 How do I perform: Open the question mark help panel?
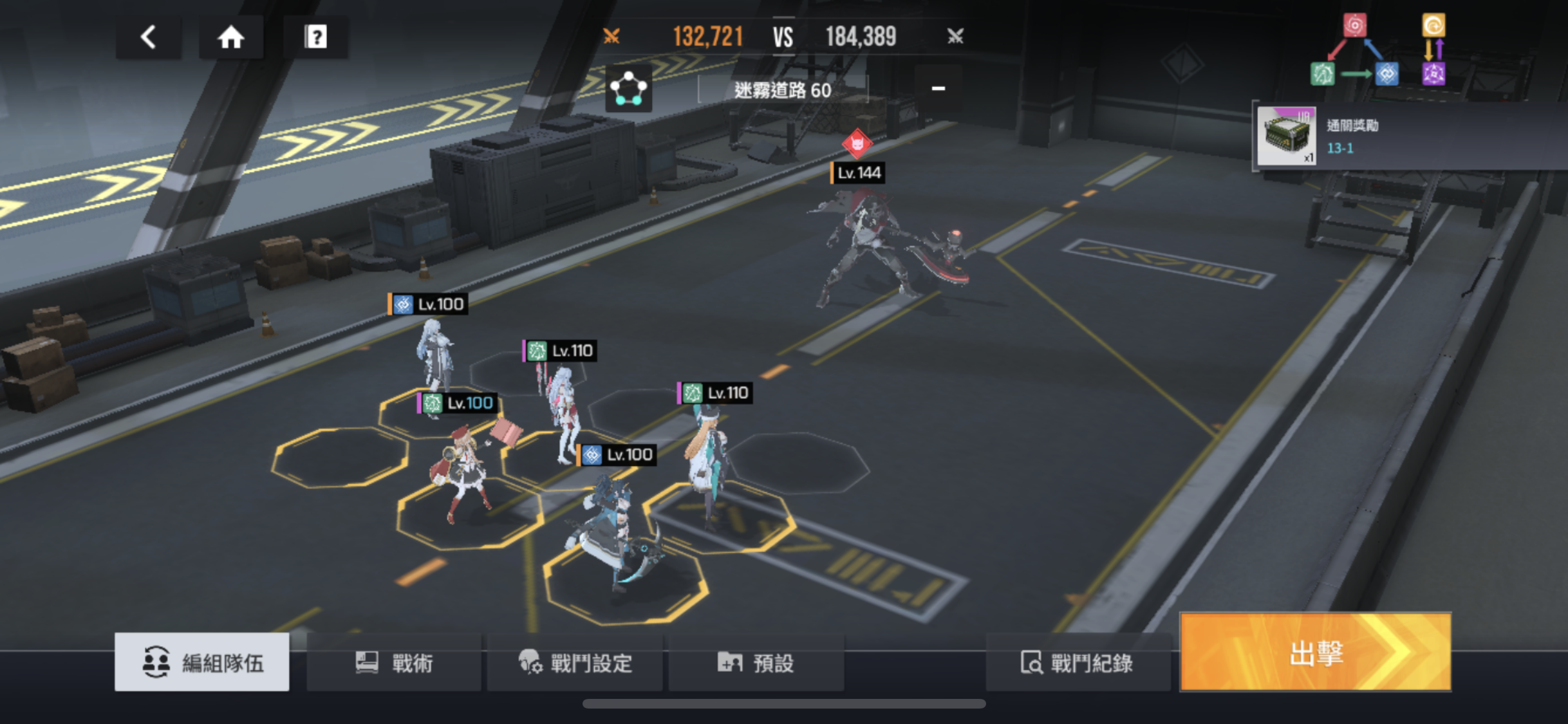pyautogui.click(x=315, y=37)
